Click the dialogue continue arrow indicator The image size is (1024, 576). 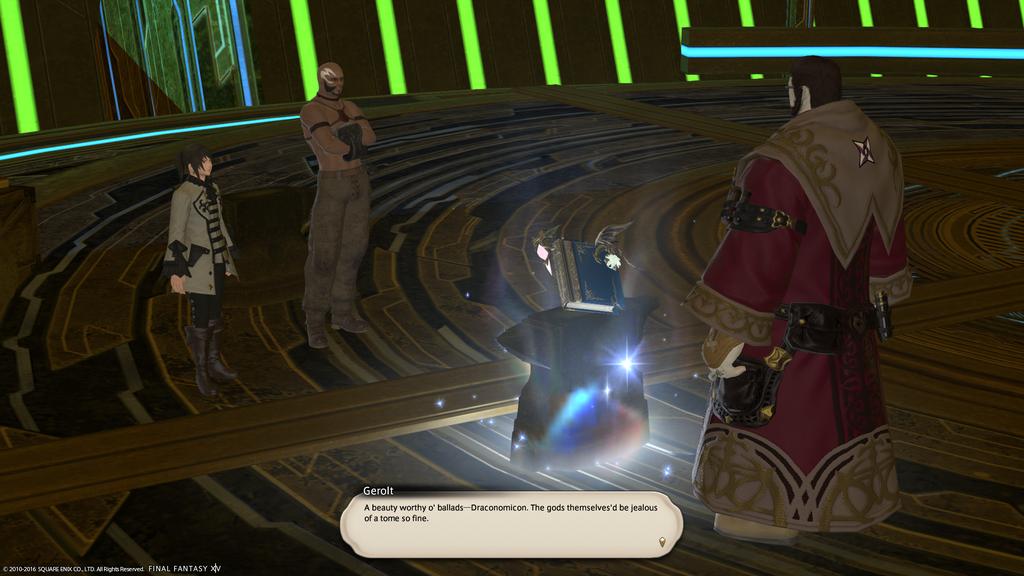[x=661, y=542]
